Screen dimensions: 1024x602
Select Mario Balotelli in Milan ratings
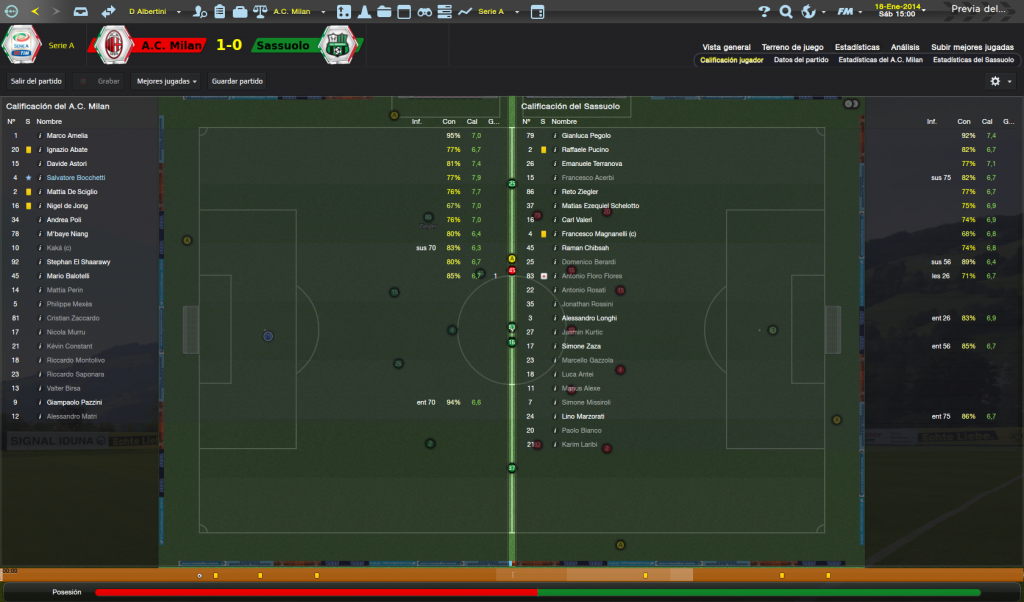(70, 276)
